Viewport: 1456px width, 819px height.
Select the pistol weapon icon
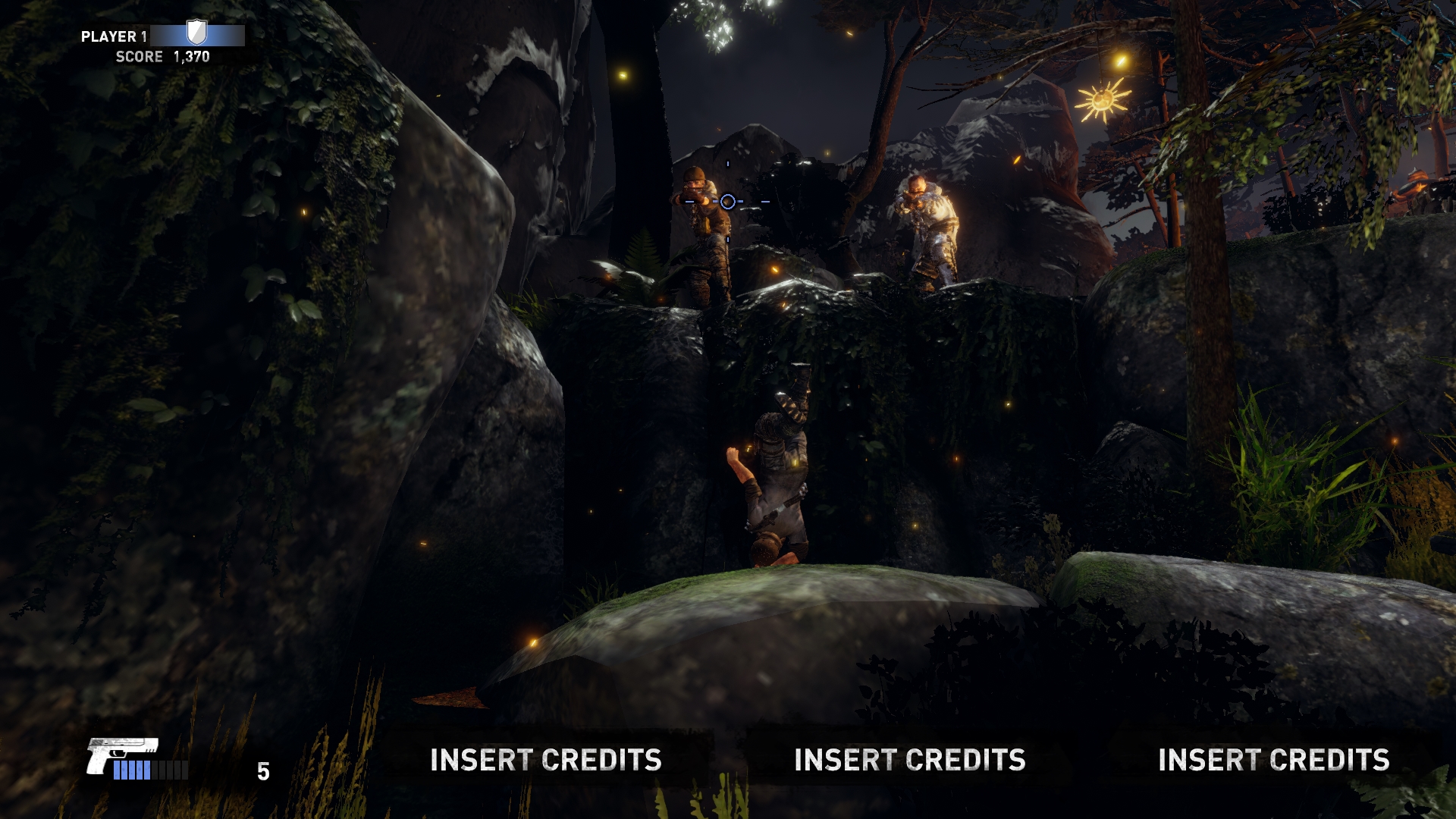tap(121, 755)
